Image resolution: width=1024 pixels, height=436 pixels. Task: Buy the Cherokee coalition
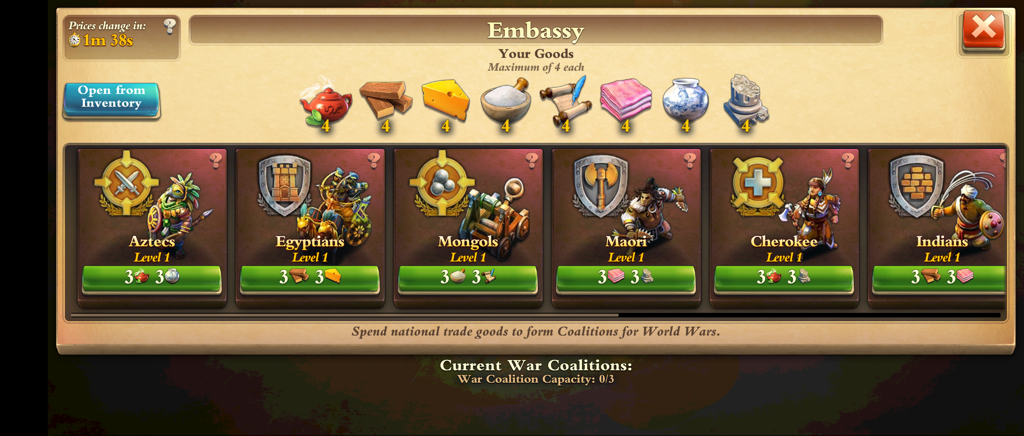[x=784, y=277]
